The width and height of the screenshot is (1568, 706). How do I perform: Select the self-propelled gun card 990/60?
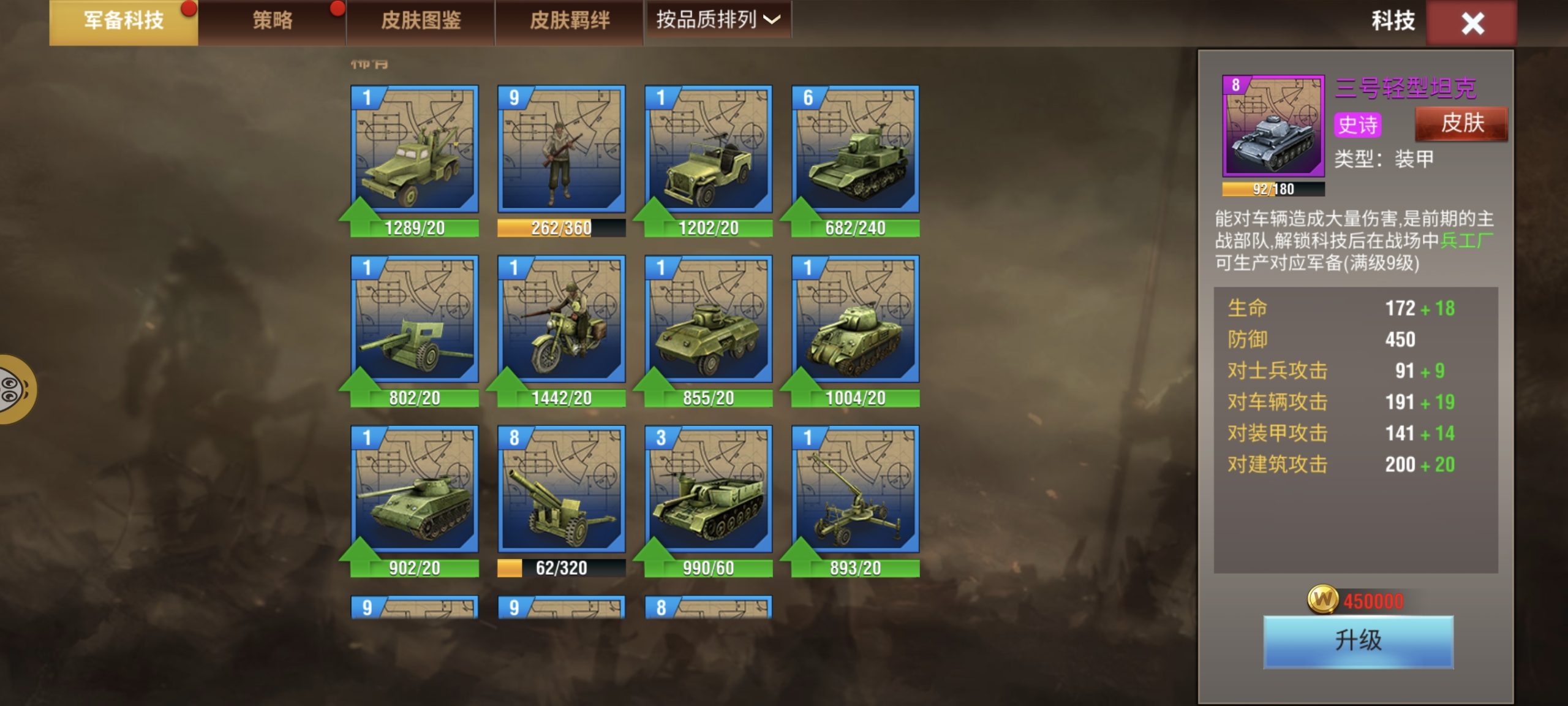click(709, 490)
